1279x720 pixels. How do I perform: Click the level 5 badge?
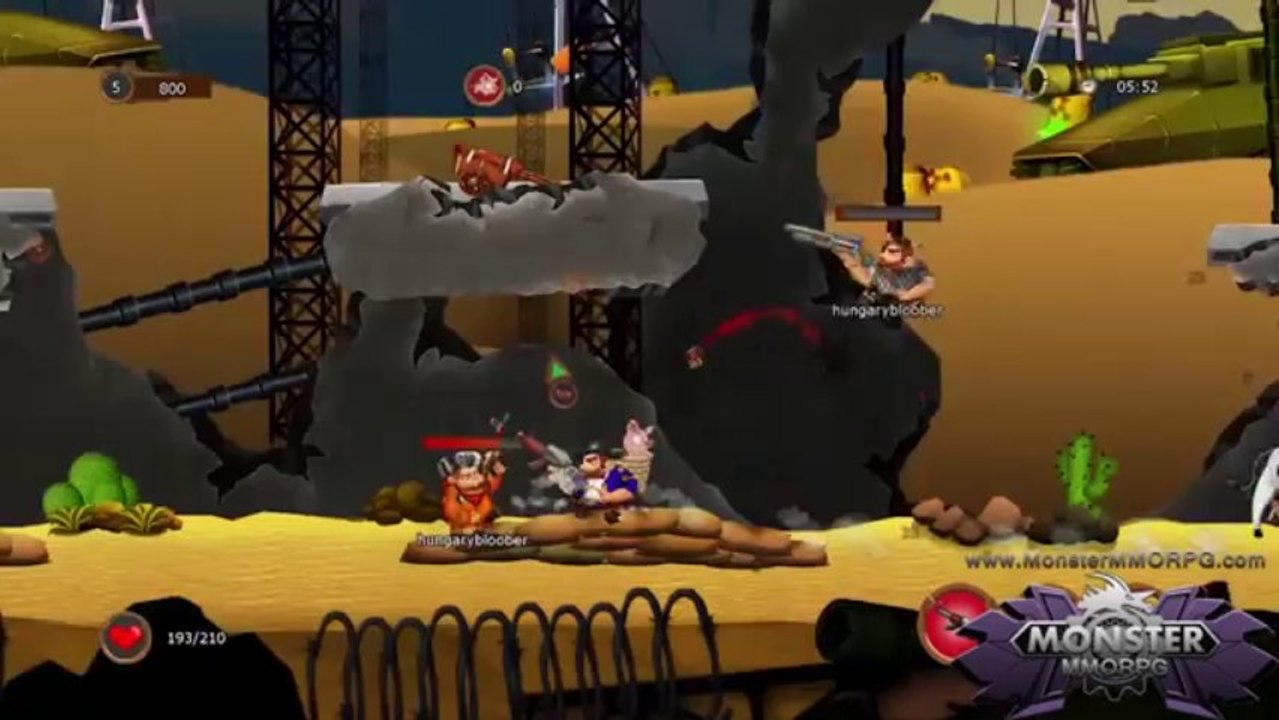(x=116, y=87)
